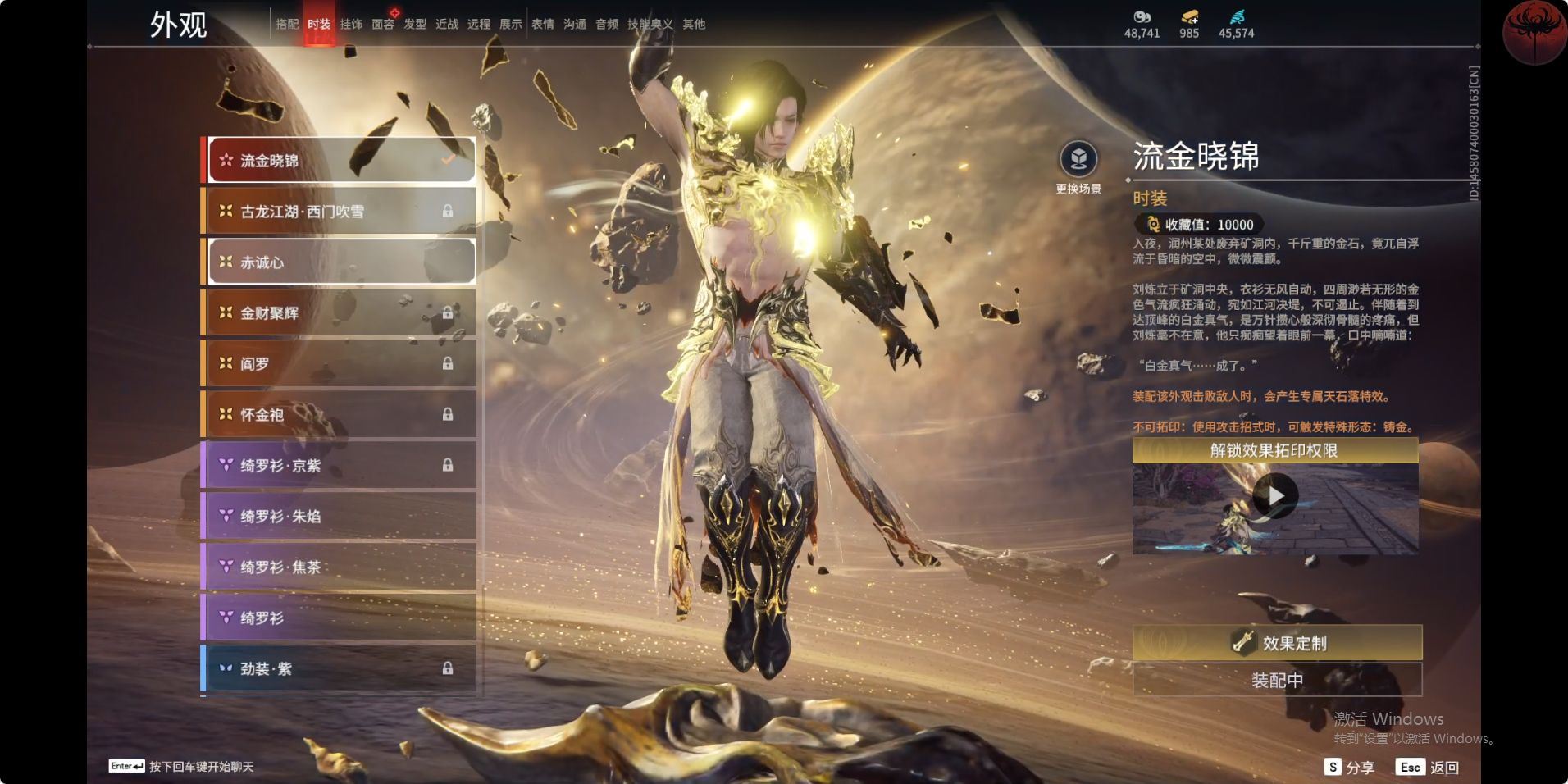Click the 分享 share button

tap(1350, 768)
